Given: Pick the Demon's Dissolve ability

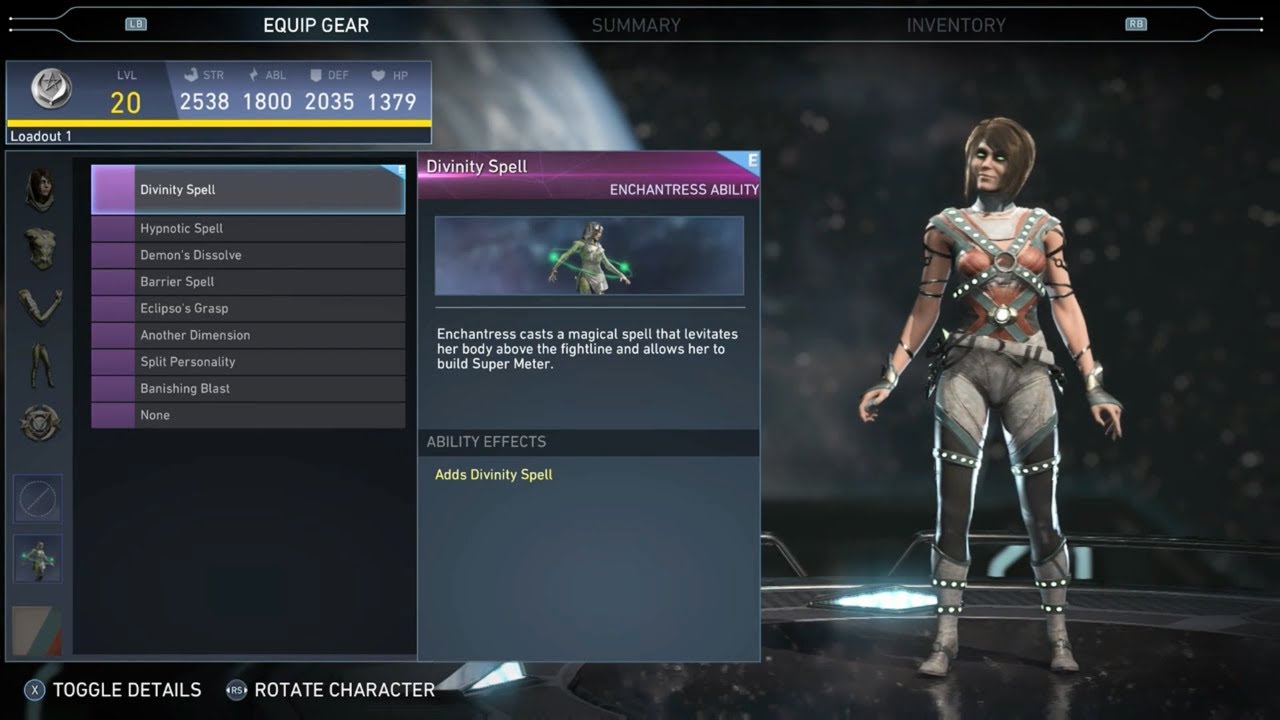Looking at the screenshot, I should pyautogui.click(x=248, y=255).
